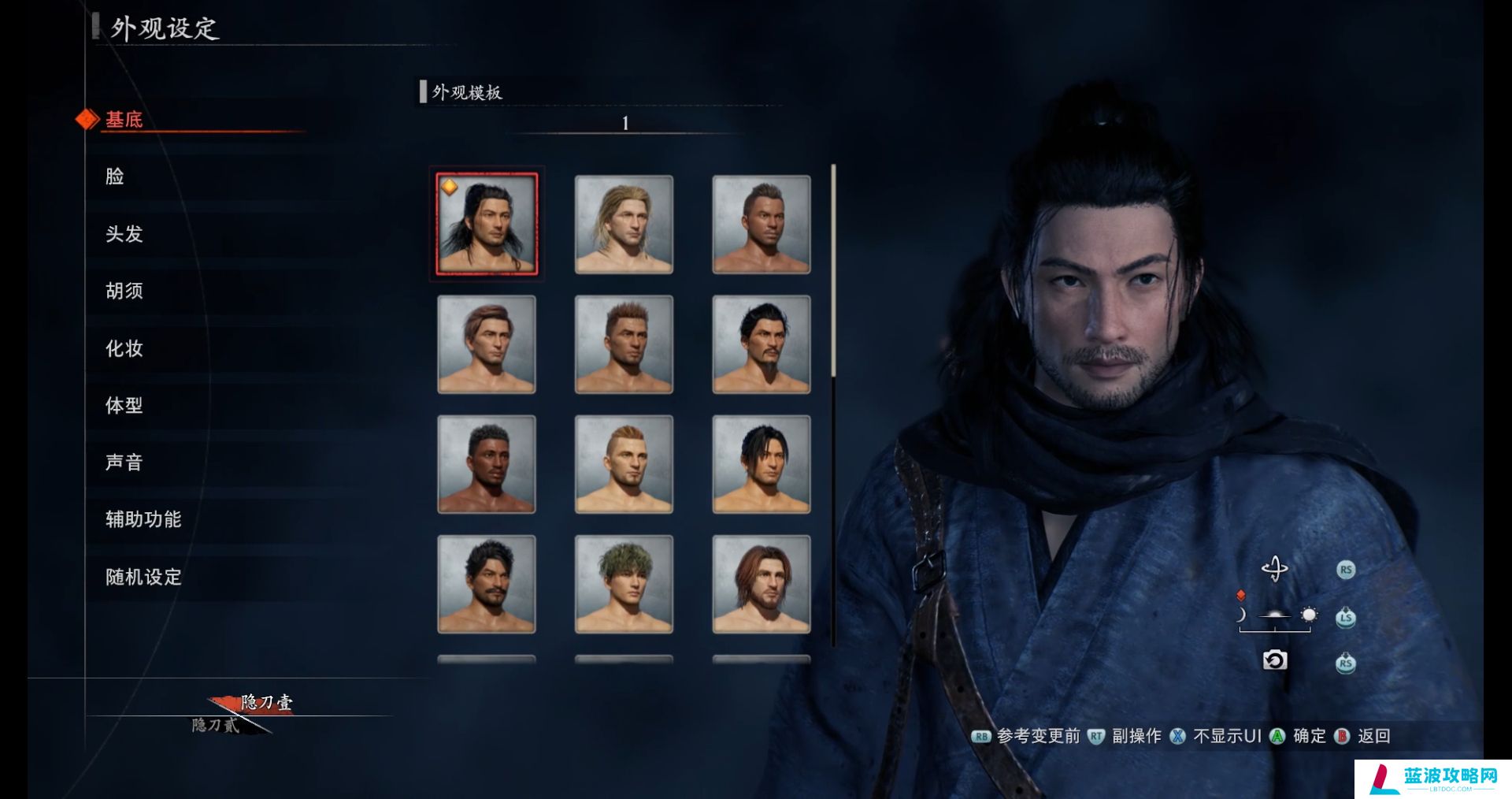This screenshot has height=799, width=1512.
Task: Select the long black ponytail preset
Action: pyautogui.click(x=487, y=225)
